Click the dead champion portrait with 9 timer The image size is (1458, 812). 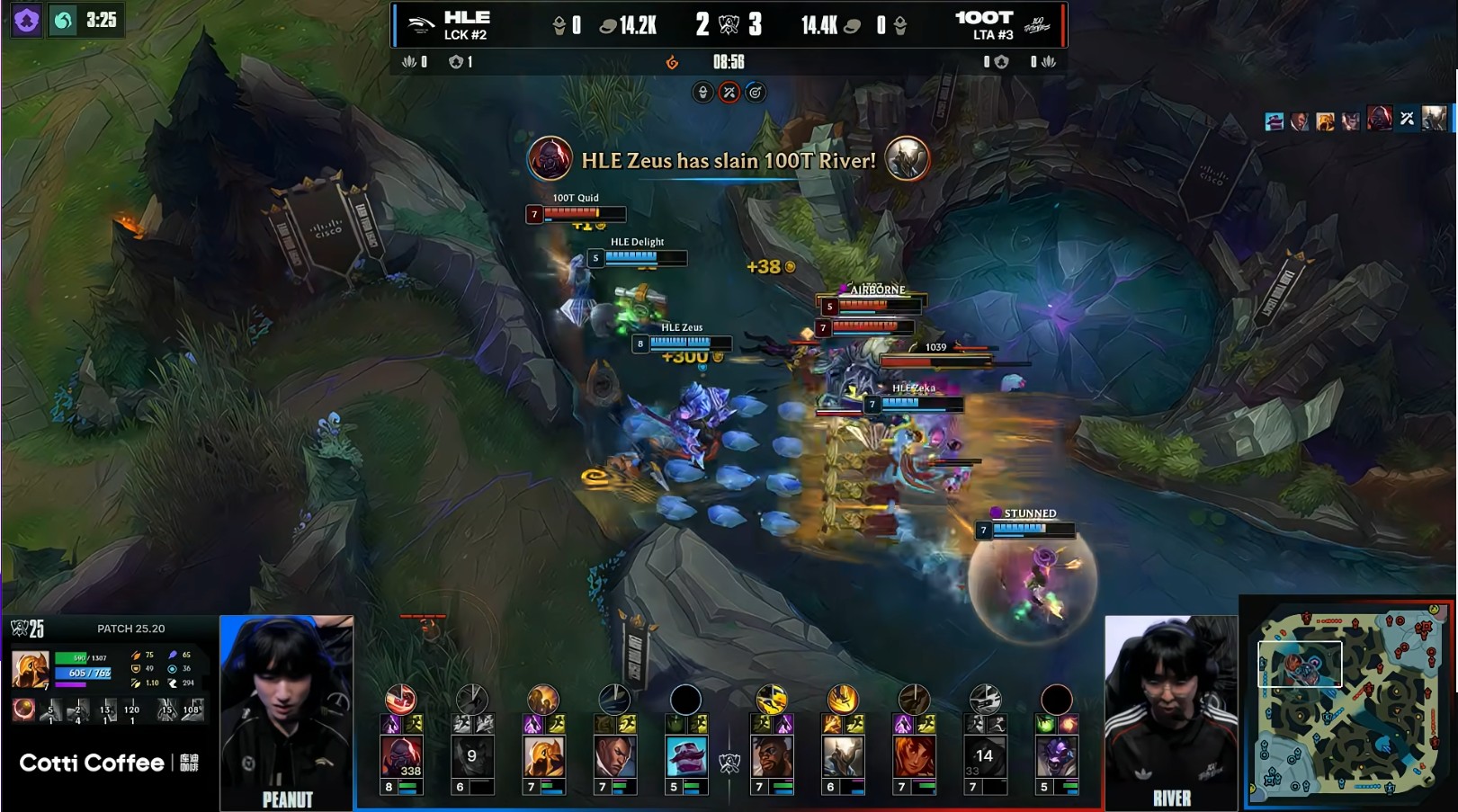coord(471,756)
